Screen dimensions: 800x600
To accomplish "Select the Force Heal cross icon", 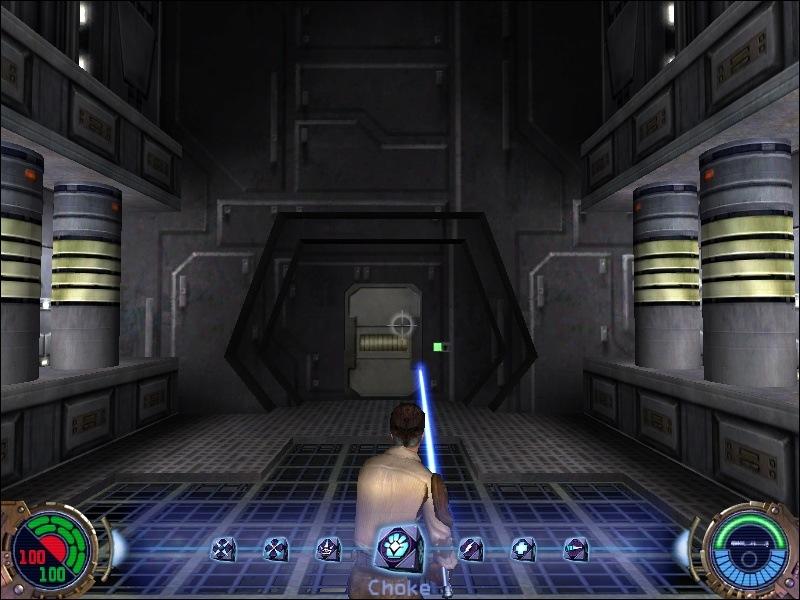I will click(523, 549).
